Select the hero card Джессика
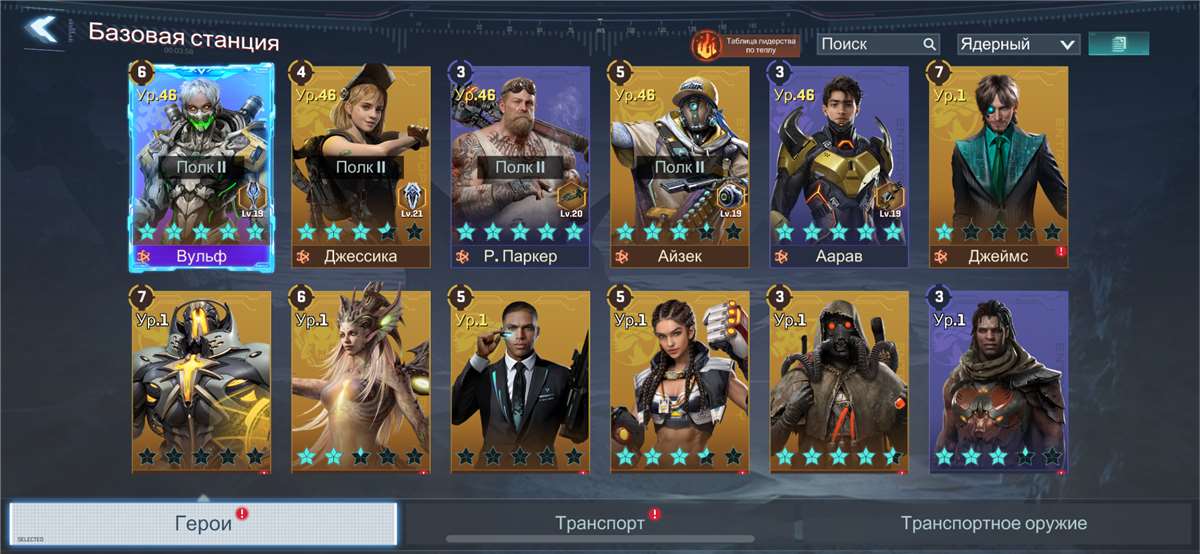The image size is (1200, 554). click(360, 165)
